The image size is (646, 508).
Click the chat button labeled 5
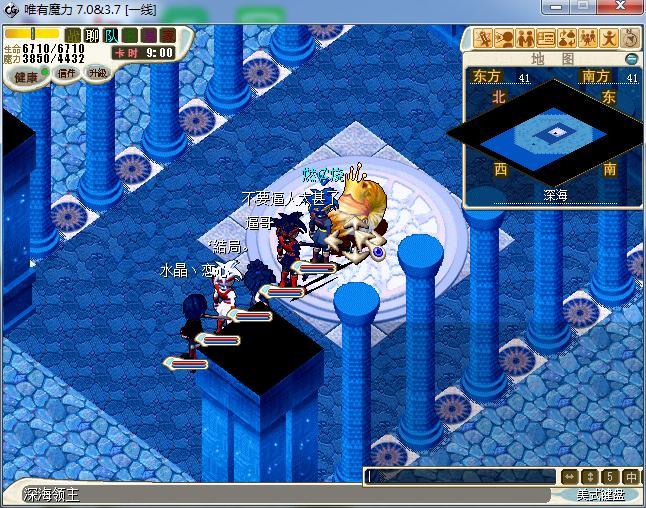611,477
